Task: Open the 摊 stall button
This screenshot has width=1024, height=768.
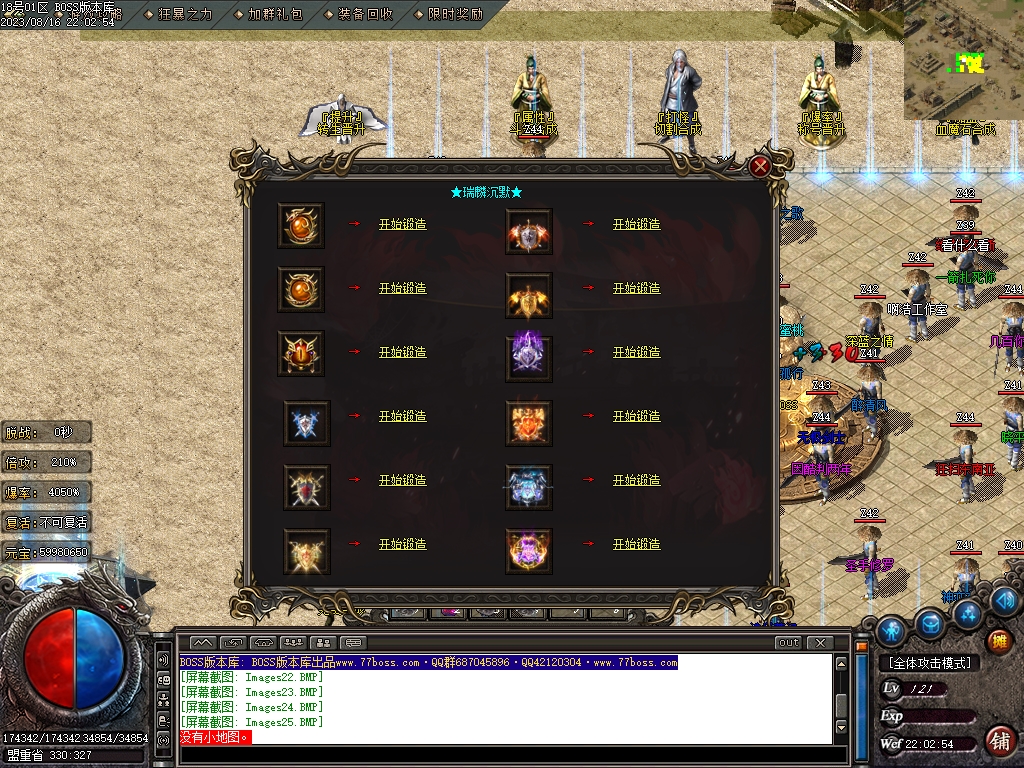Action: [998, 641]
